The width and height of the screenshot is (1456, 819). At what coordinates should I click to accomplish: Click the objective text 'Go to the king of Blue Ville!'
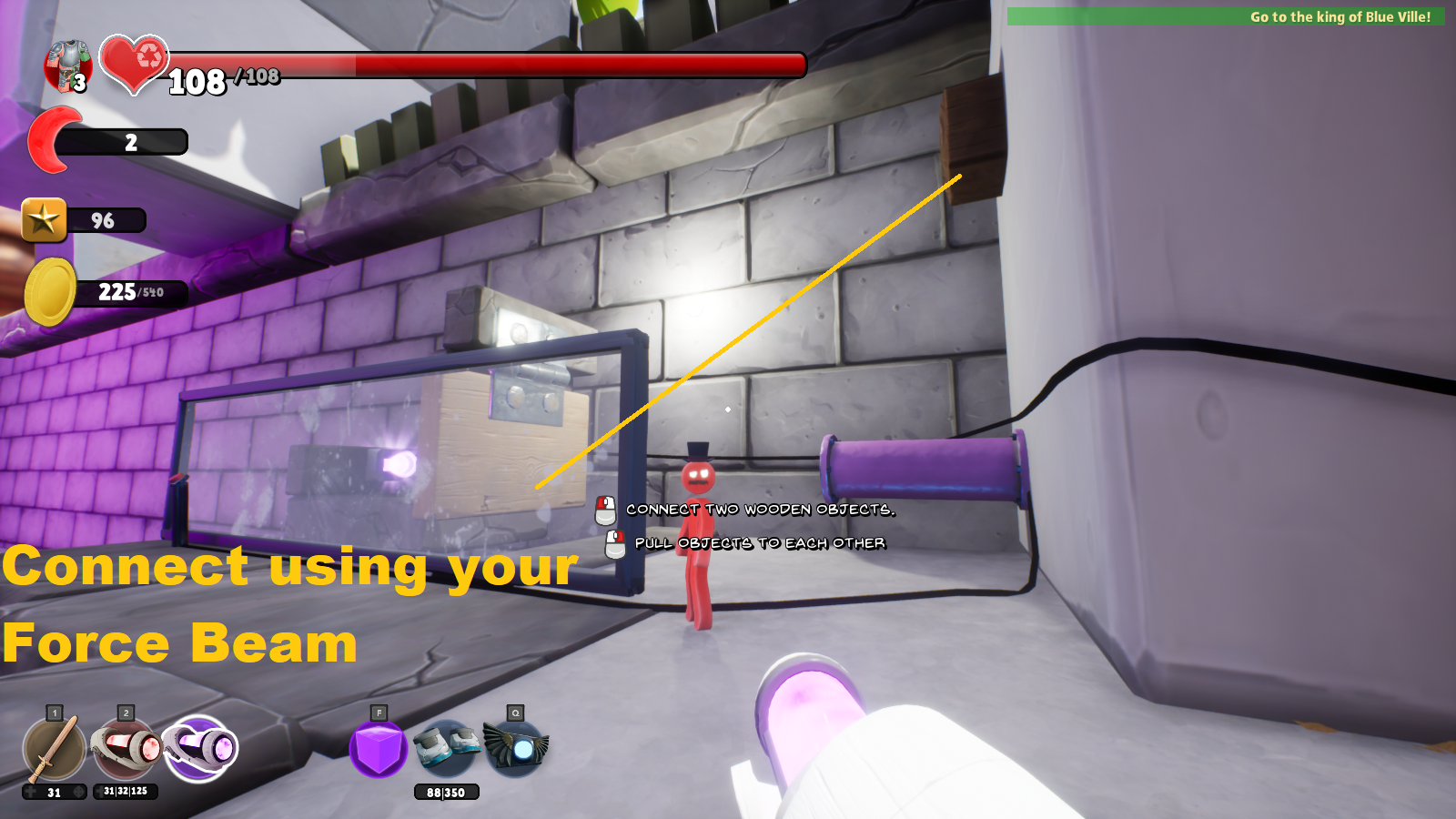click(x=1342, y=16)
